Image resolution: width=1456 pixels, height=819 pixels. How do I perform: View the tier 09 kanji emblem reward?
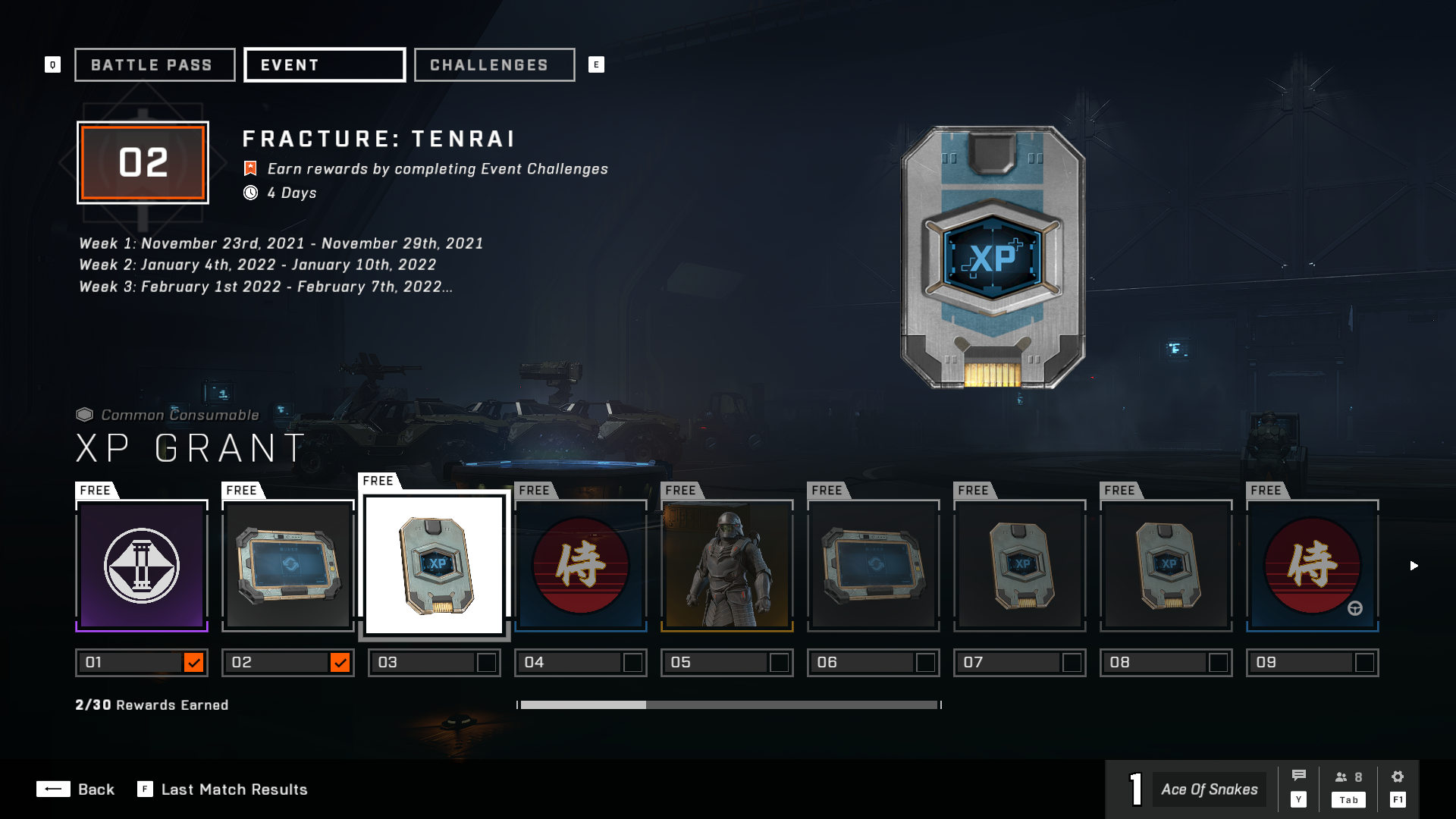pos(1313,566)
